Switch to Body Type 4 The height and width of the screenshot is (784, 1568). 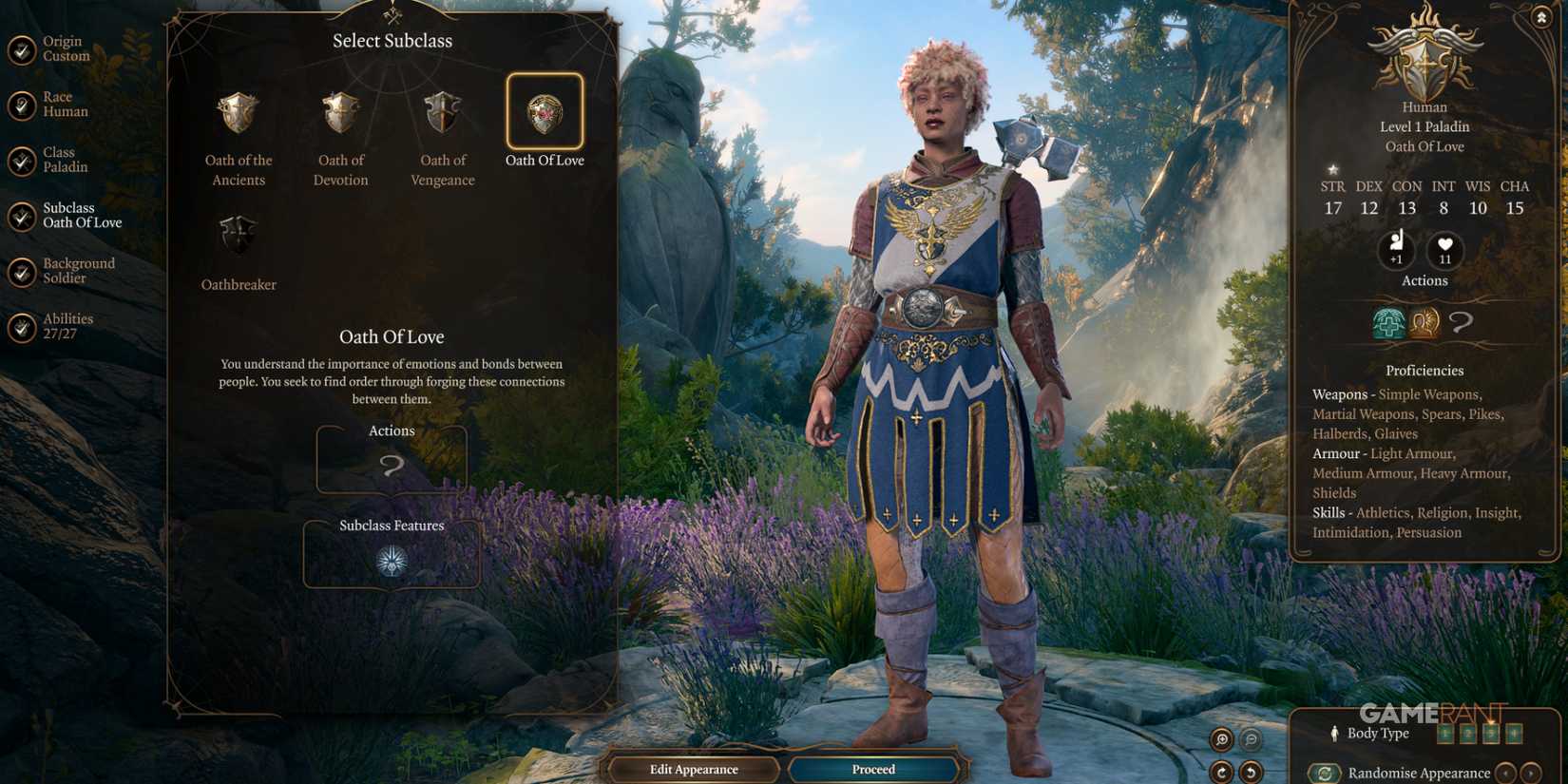[1514, 733]
